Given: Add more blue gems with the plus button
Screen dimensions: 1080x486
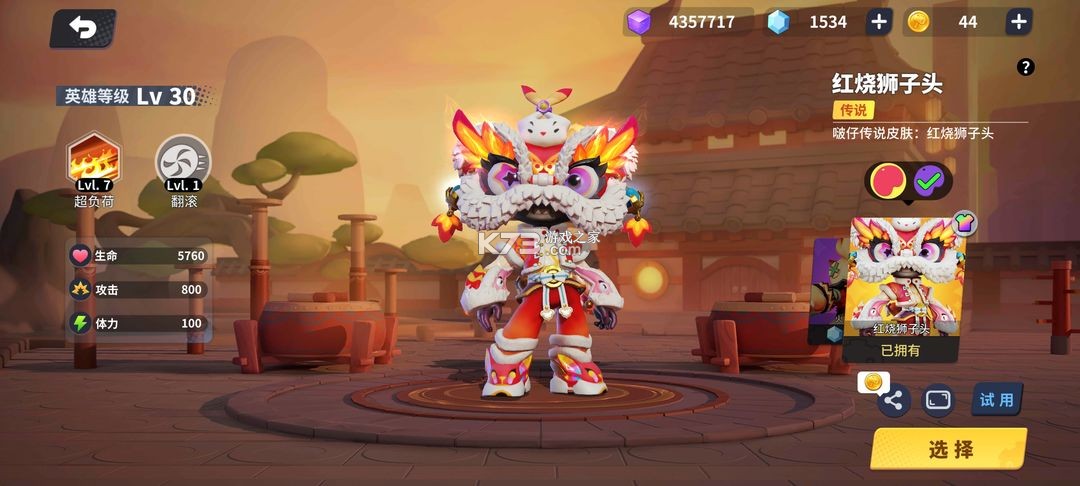Looking at the screenshot, I should (x=878, y=22).
